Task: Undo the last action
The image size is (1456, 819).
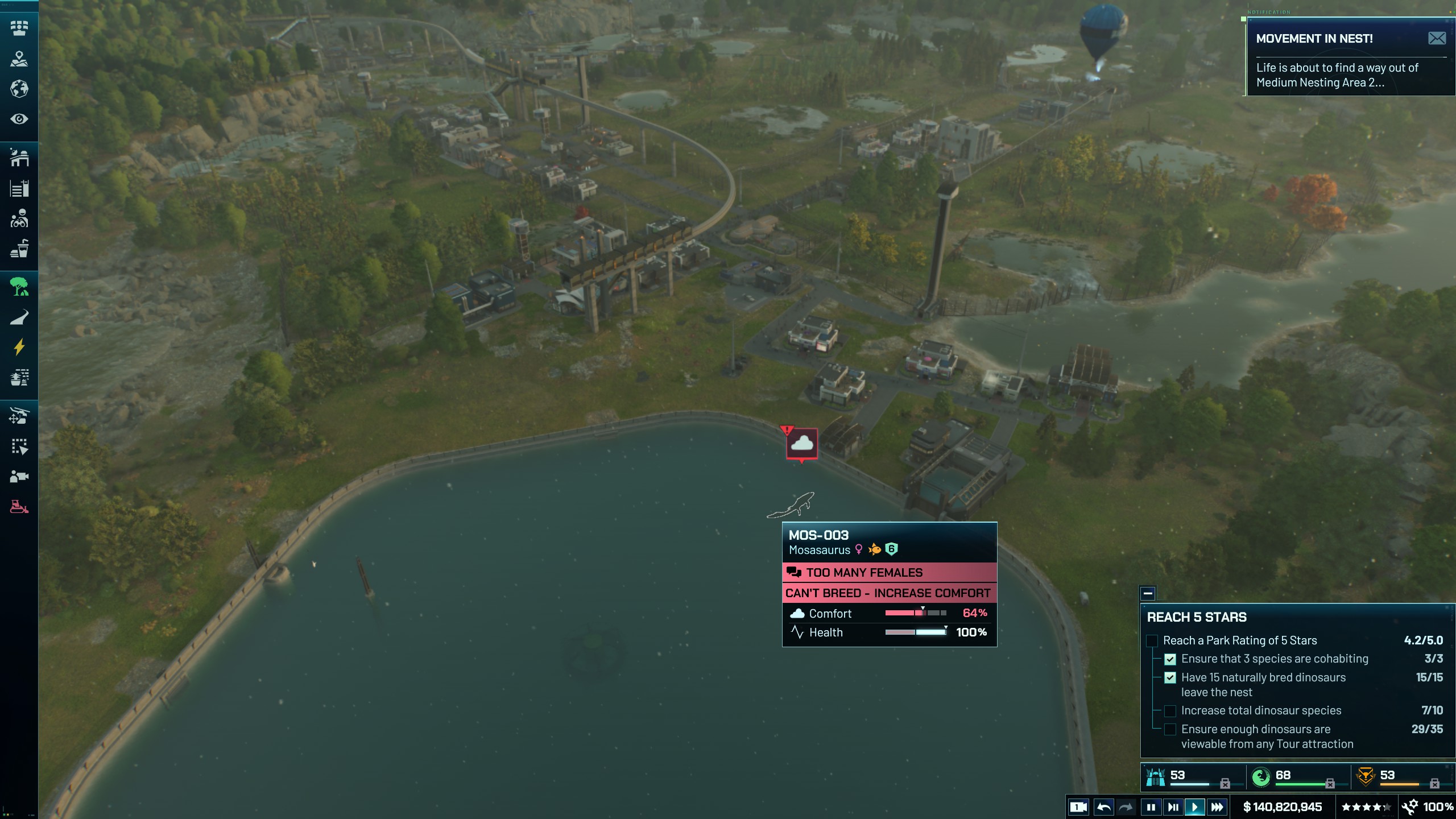Action: [x=1103, y=806]
